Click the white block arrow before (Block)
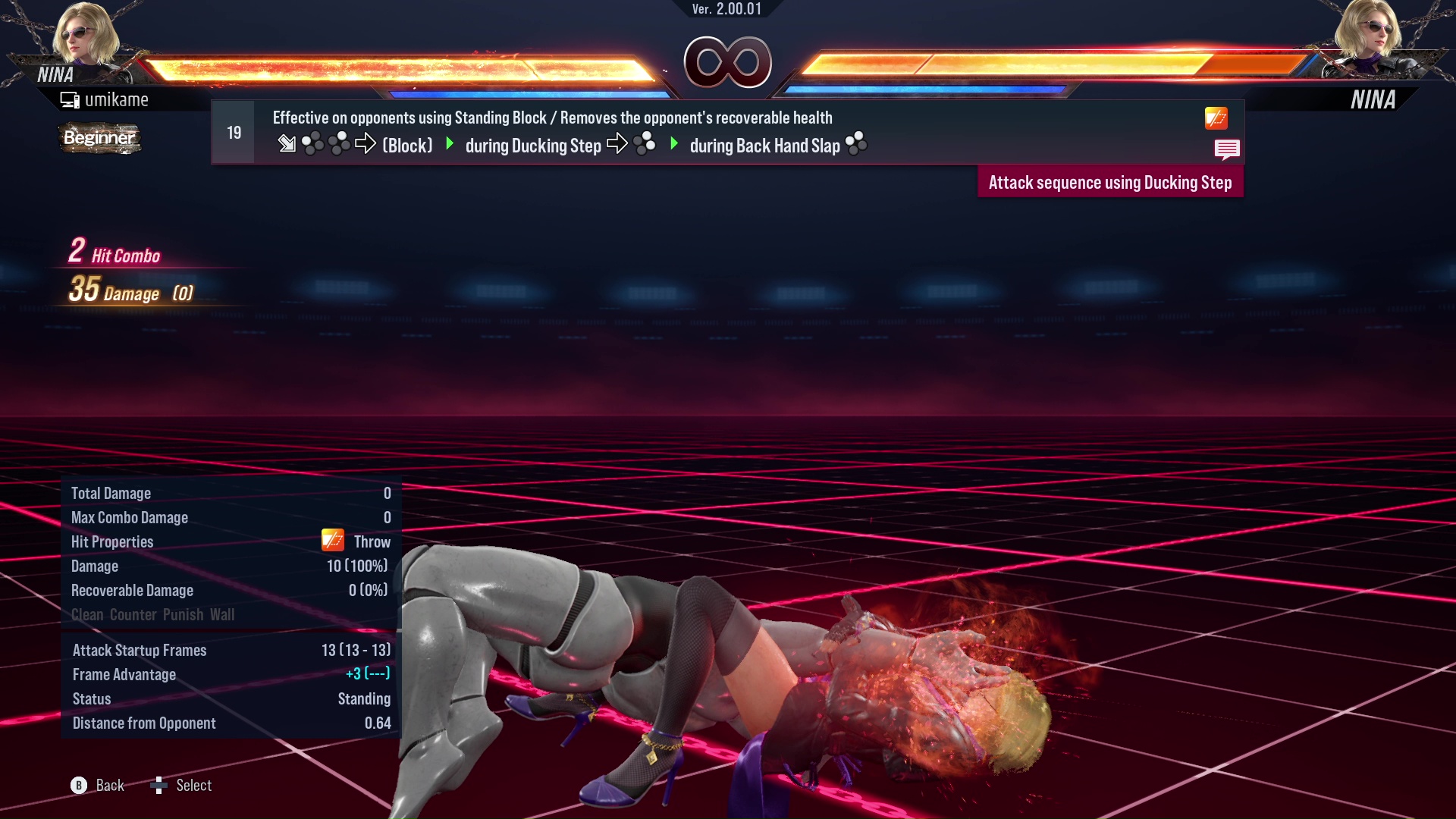 (366, 144)
